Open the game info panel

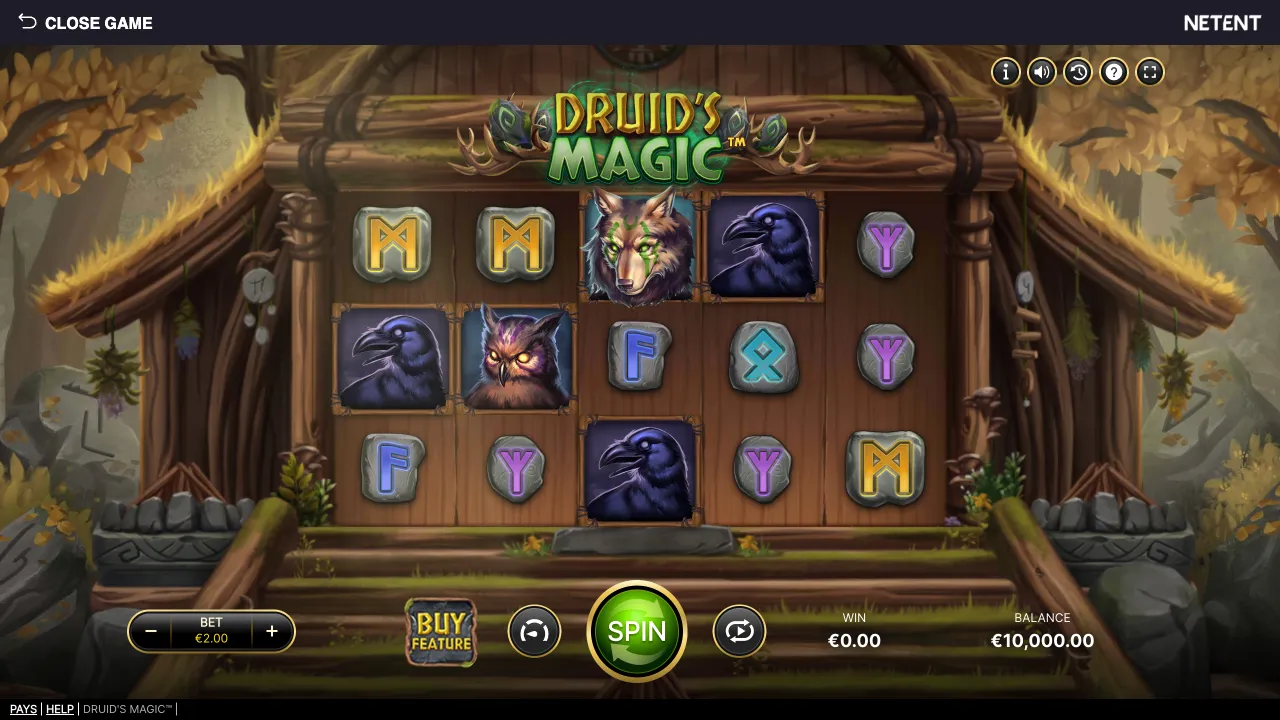[x=1005, y=72]
